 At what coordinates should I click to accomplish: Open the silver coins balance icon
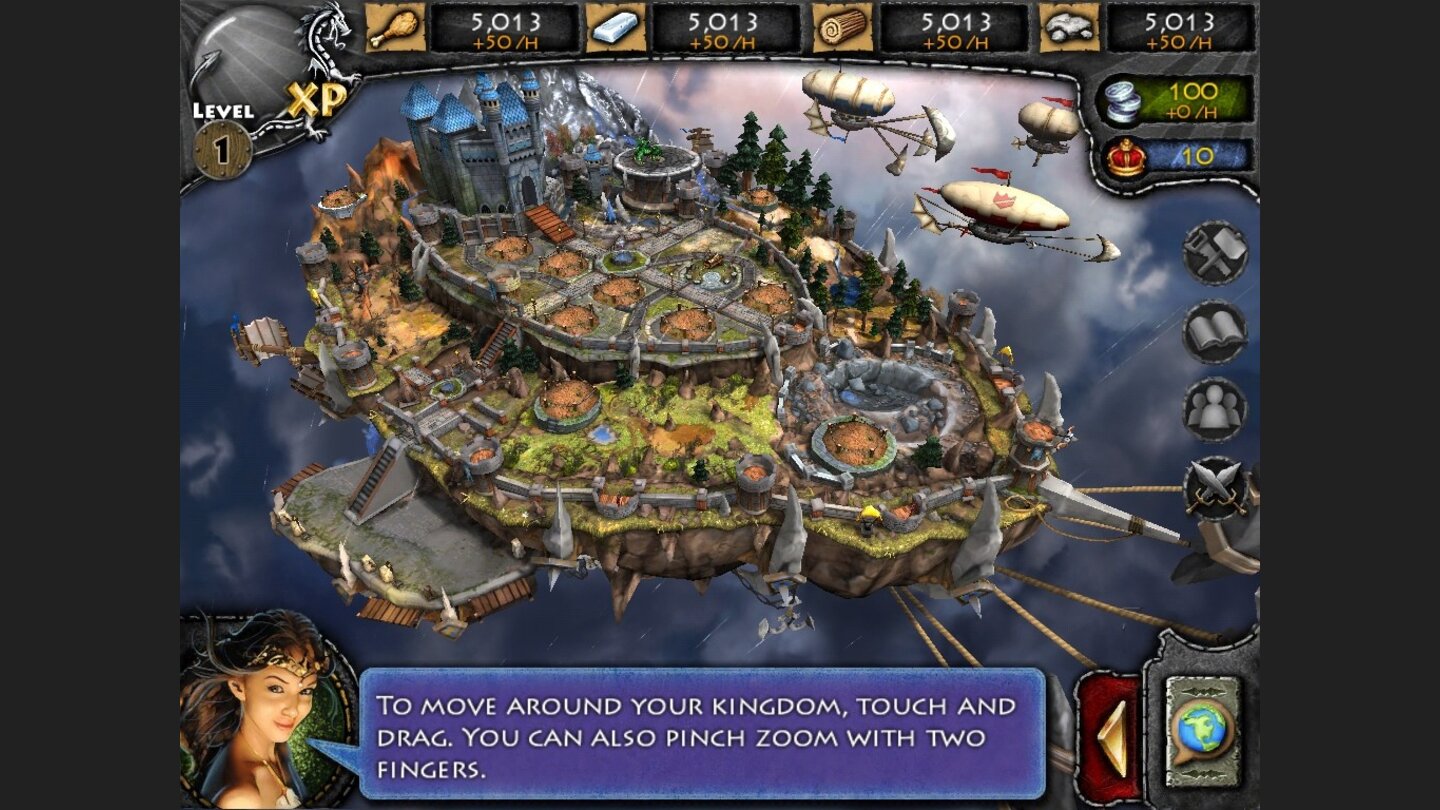tap(1123, 99)
